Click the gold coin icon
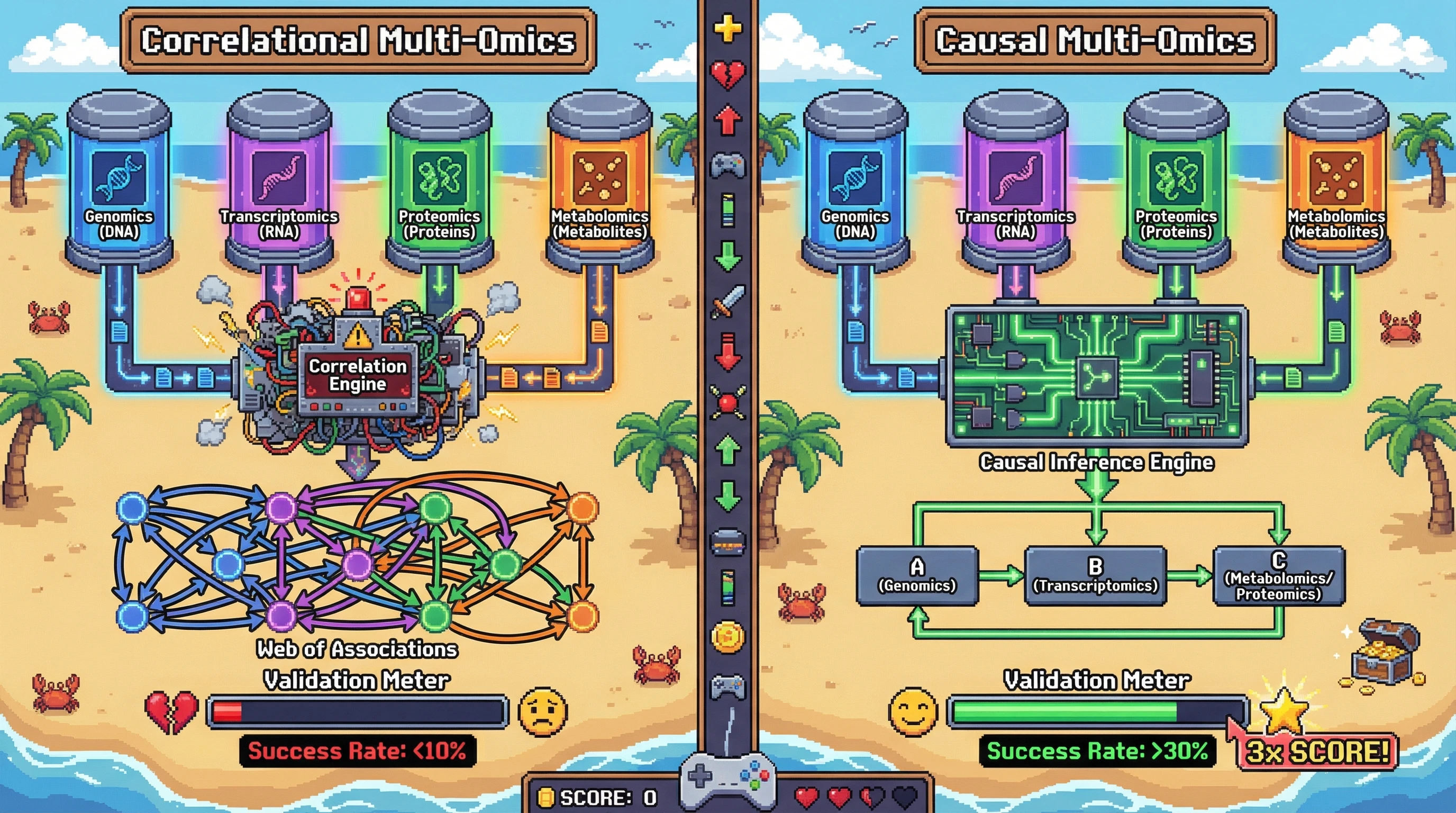The image size is (1456, 813). click(x=727, y=637)
